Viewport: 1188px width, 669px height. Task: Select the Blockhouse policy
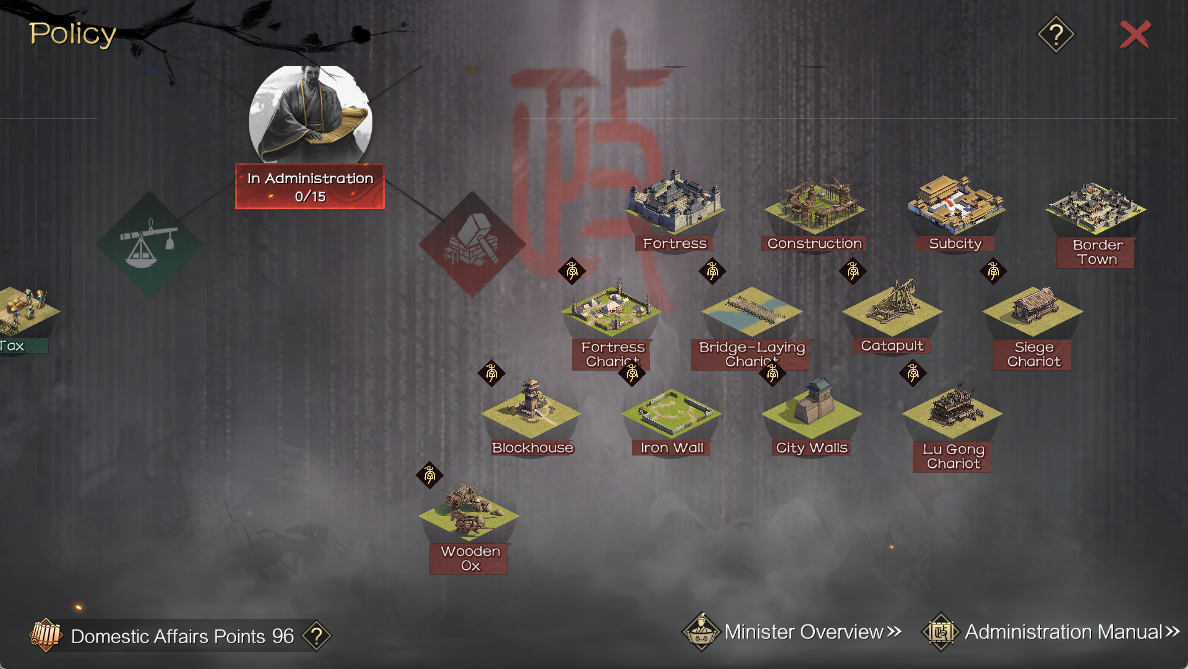click(x=532, y=415)
